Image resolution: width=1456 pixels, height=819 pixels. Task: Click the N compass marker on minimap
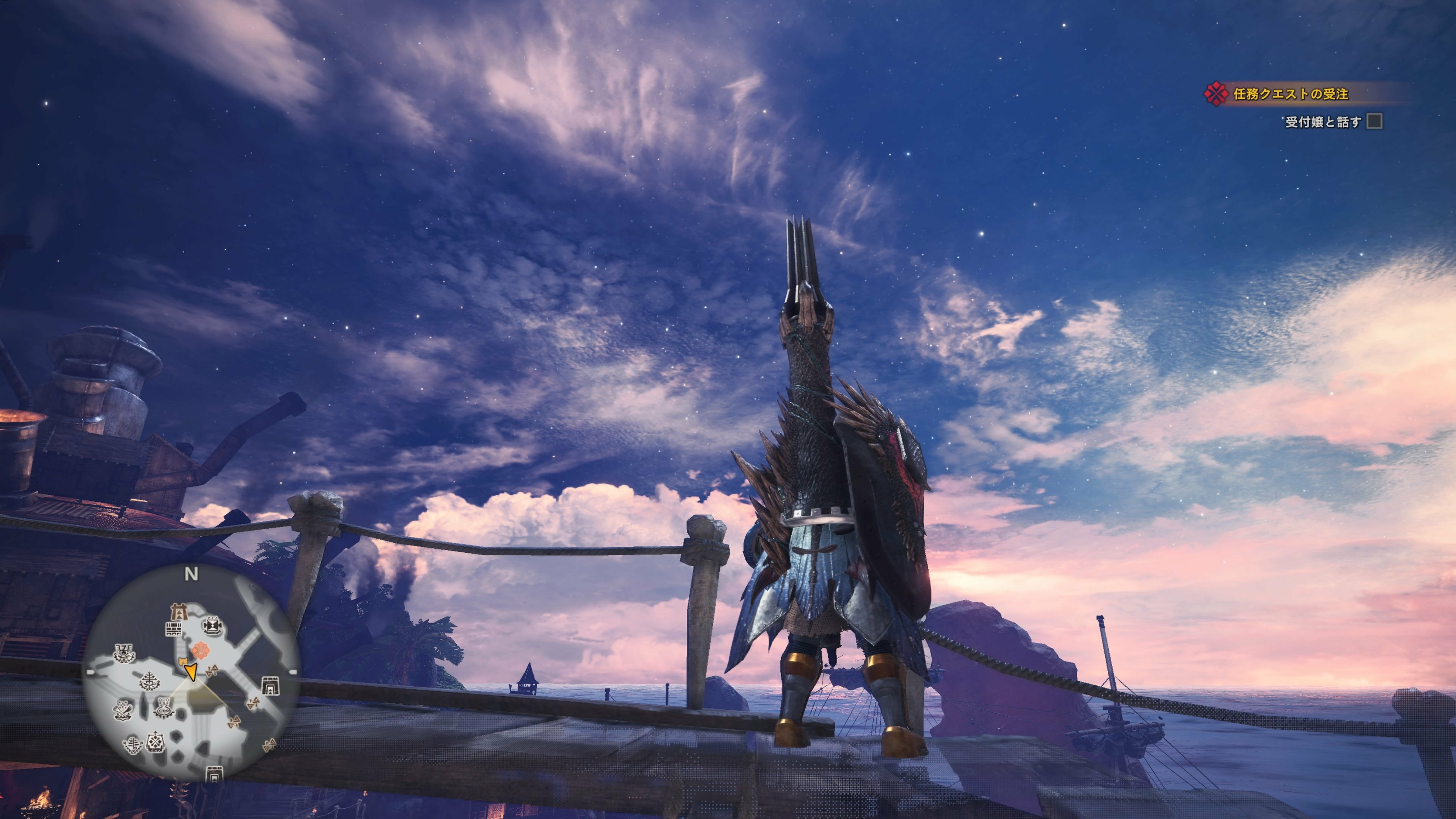point(191,574)
